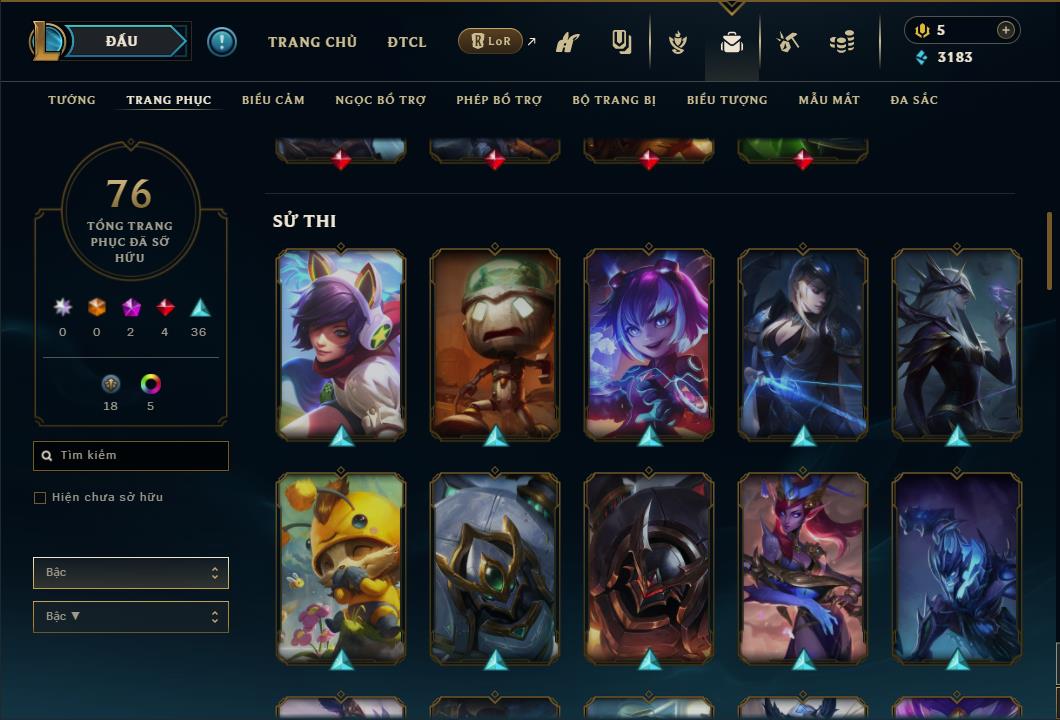Open the Bậc ▼ sort dropdown
Viewport: 1060px width, 720px height.
click(x=131, y=617)
